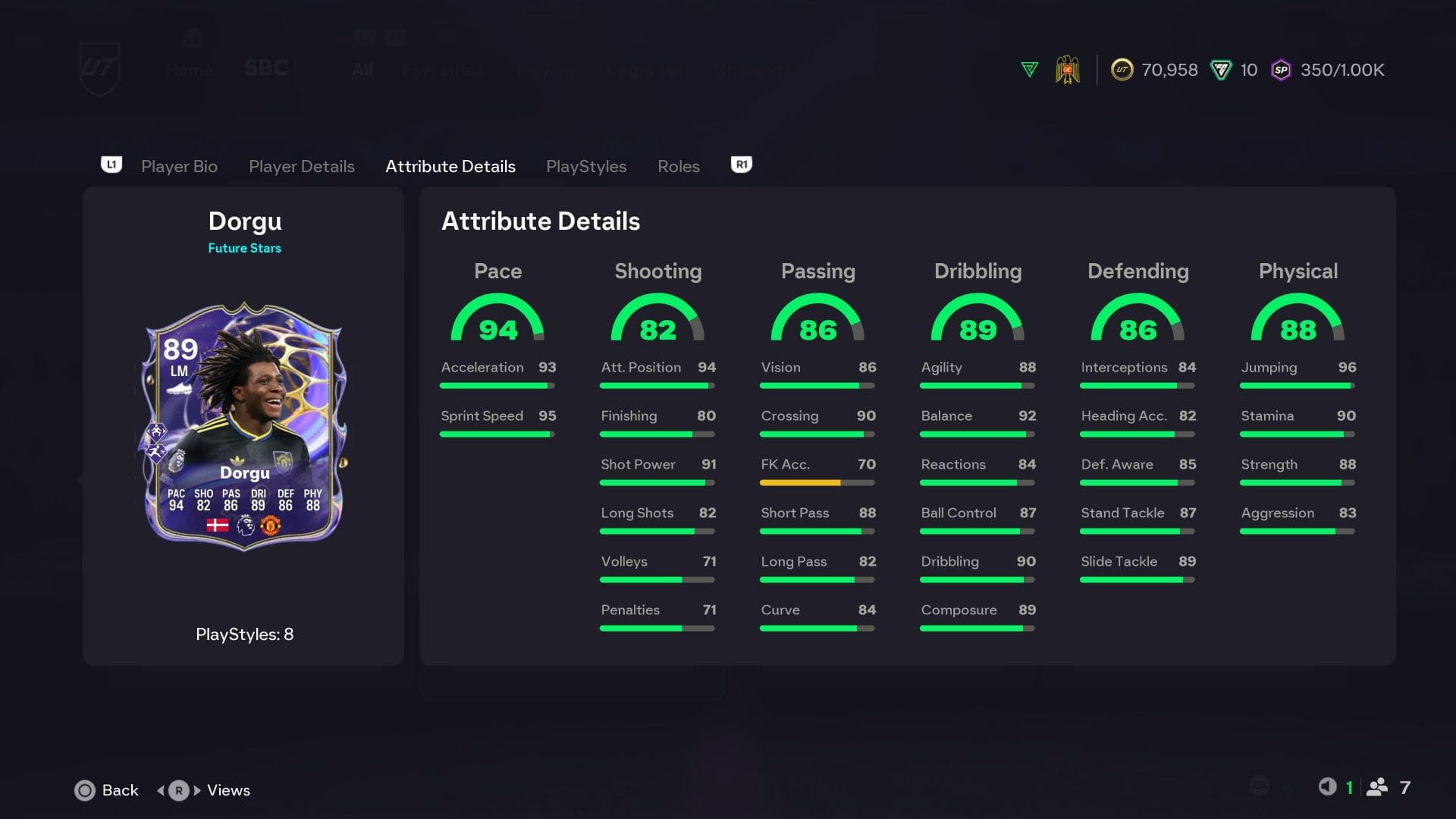1456x819 pixels.
Task: Open the PlayStyles tab
Action: (586, 166)
